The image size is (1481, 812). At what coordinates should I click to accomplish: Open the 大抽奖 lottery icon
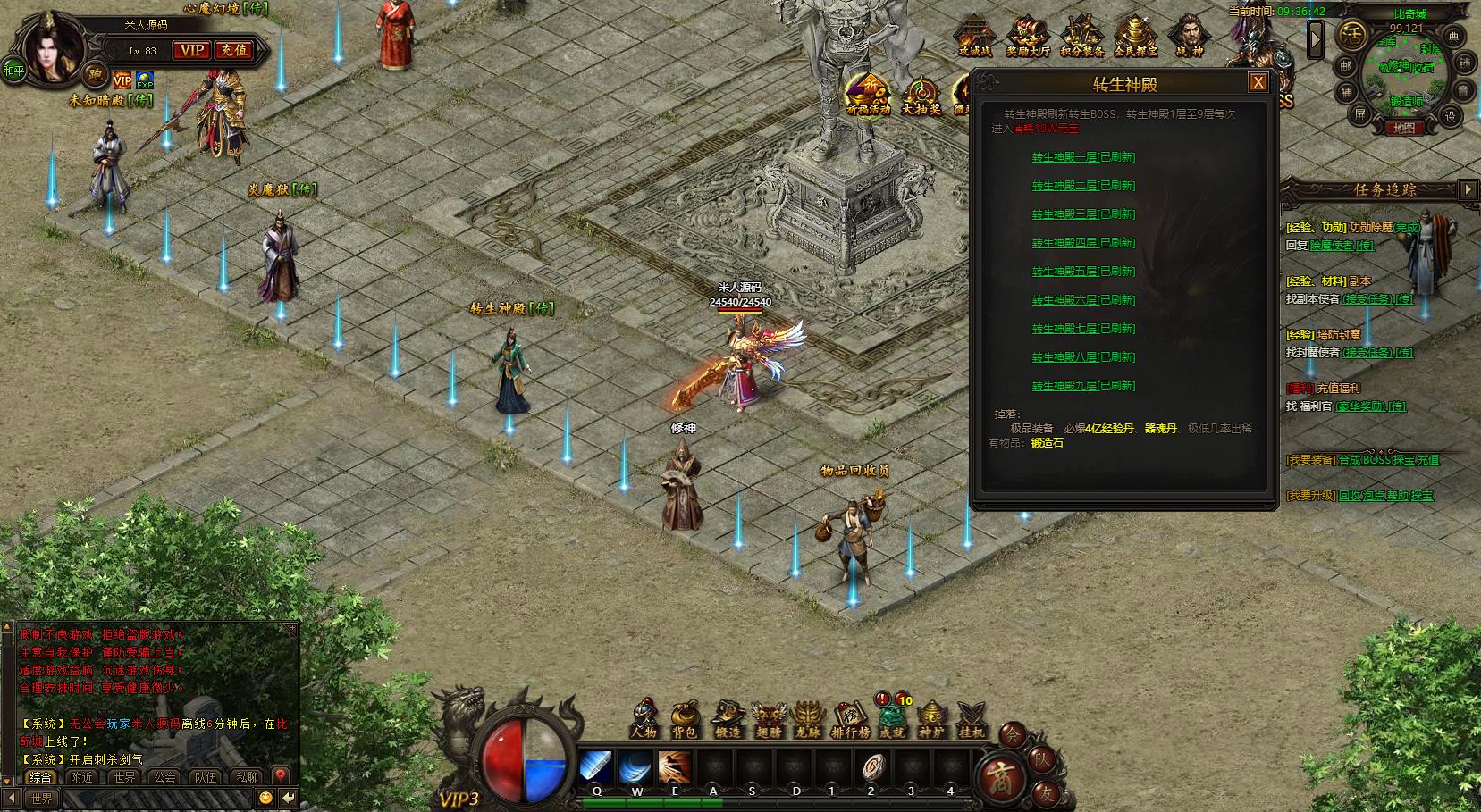(921, 96)
